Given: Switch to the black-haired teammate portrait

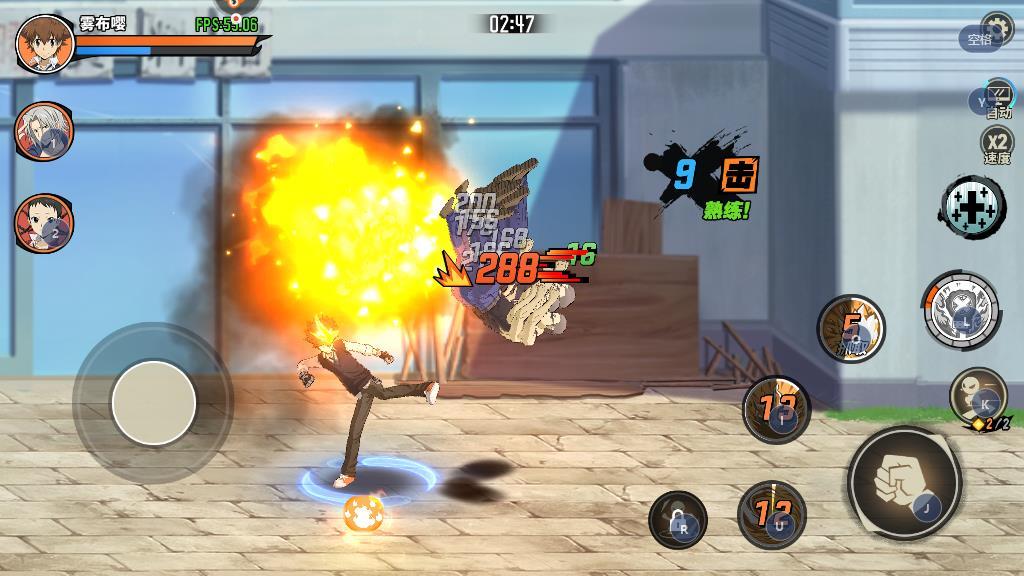Looking at the screenshot, I should click(43, 222).
